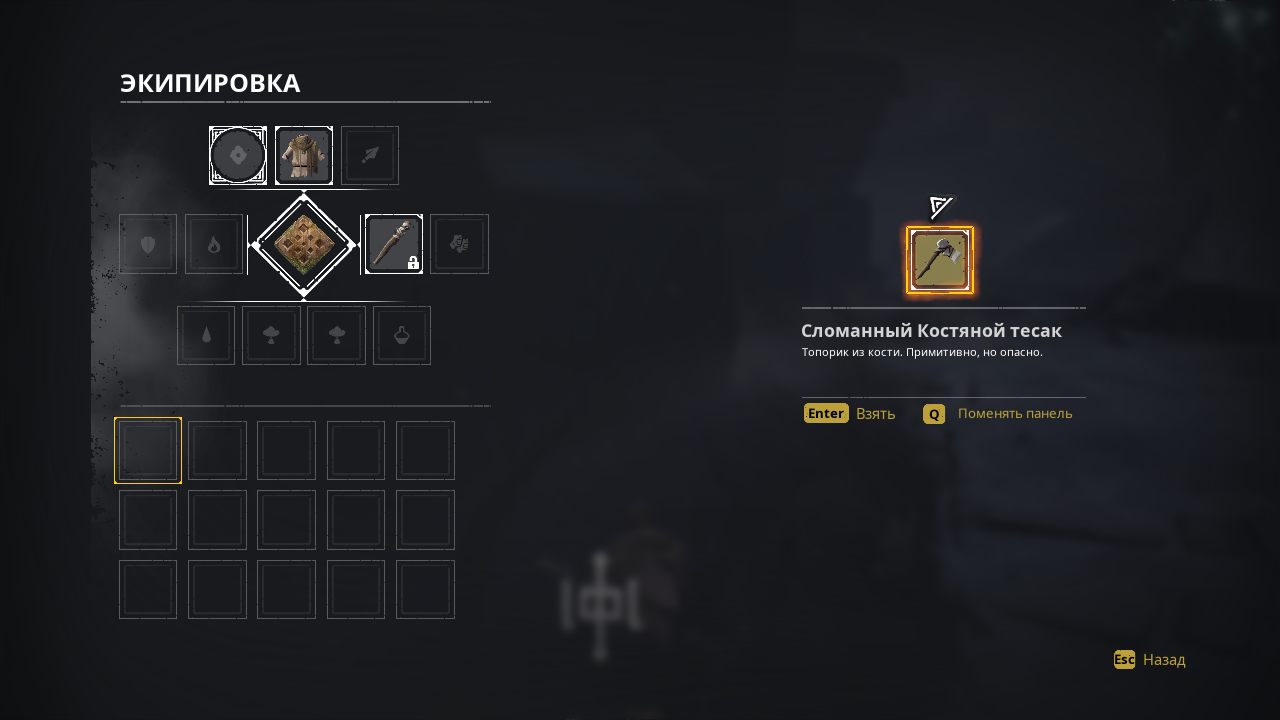Select the highlighted empty inventory slot
Viewport: 1280px width, 720px height.
point(148,450)
